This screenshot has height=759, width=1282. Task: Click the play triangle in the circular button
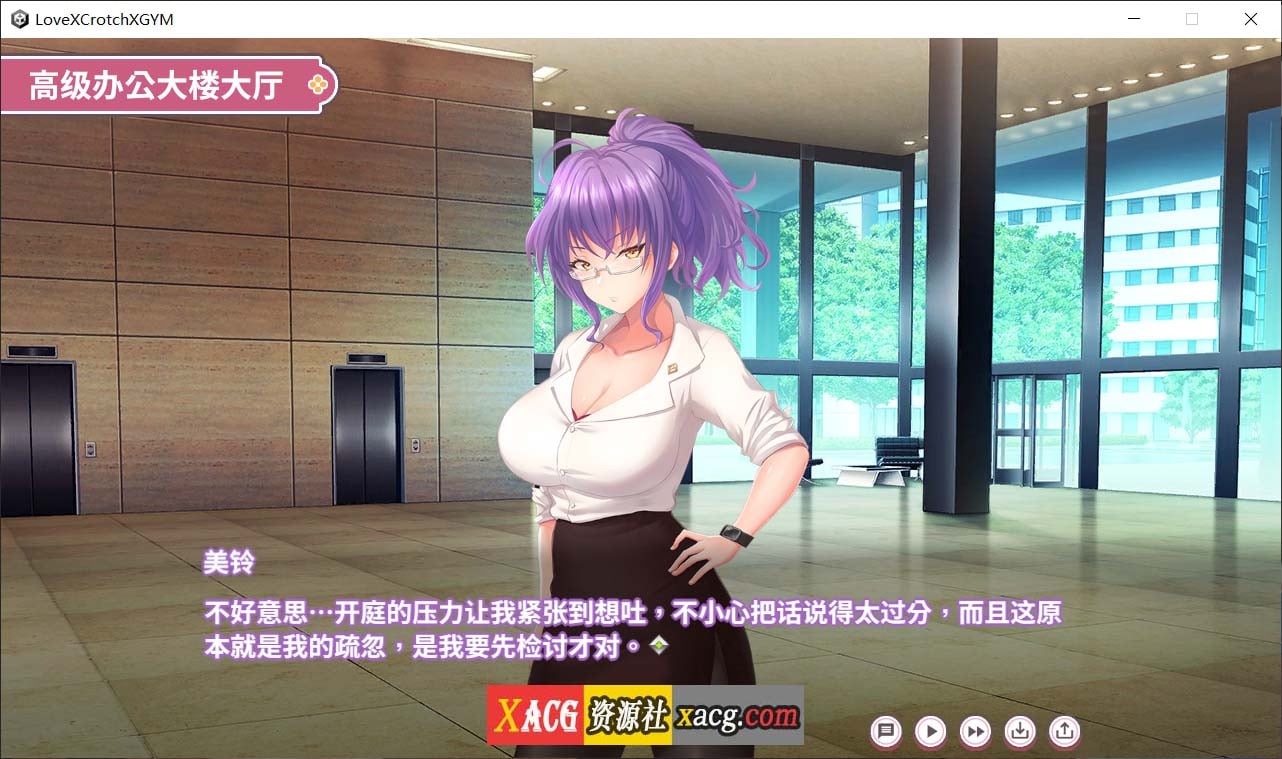click(x=930, y=732)
